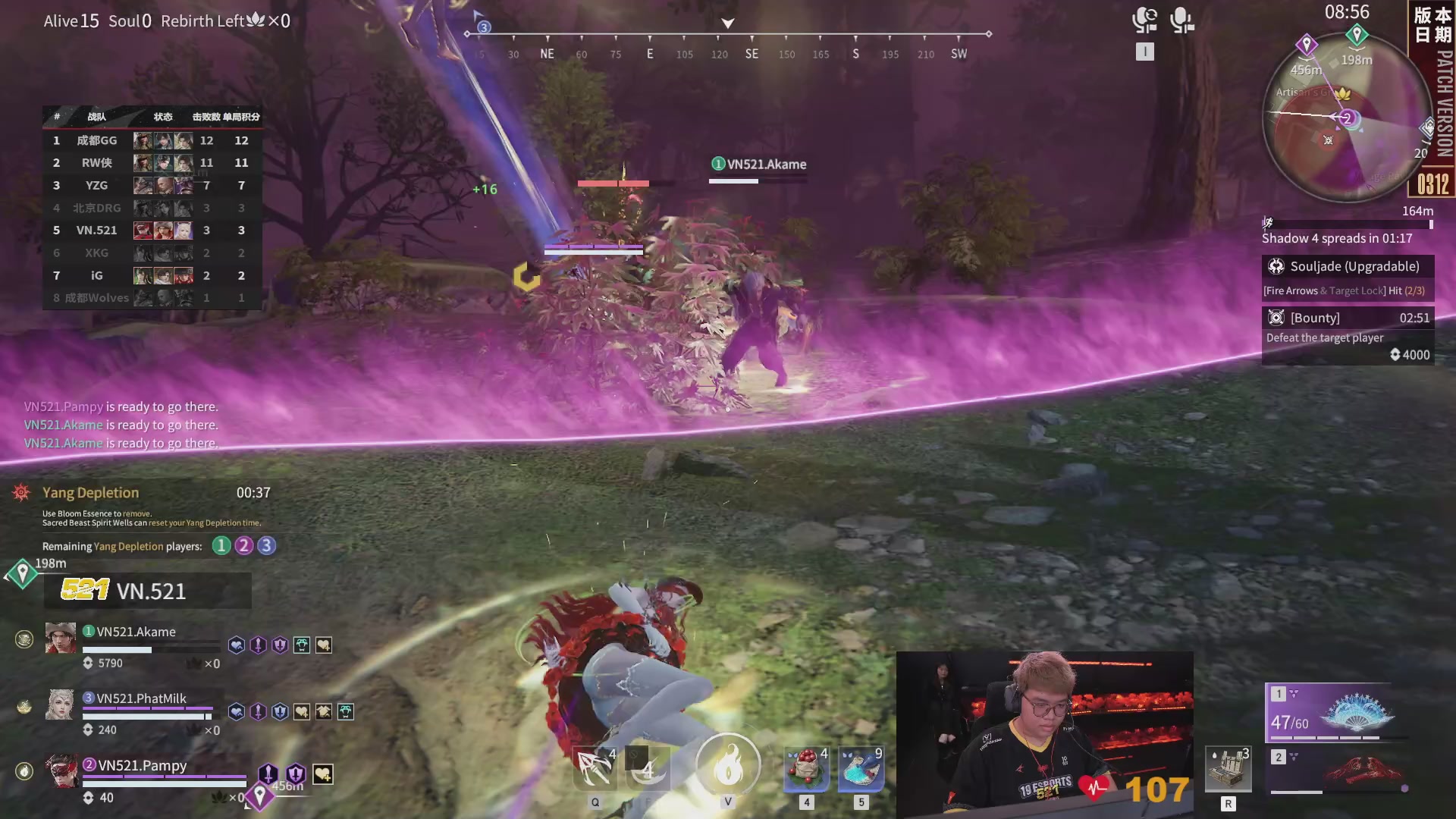Select the VN.521 row in the scoreboard
The width and height of the screenshot is (1456, 819).
152,231
